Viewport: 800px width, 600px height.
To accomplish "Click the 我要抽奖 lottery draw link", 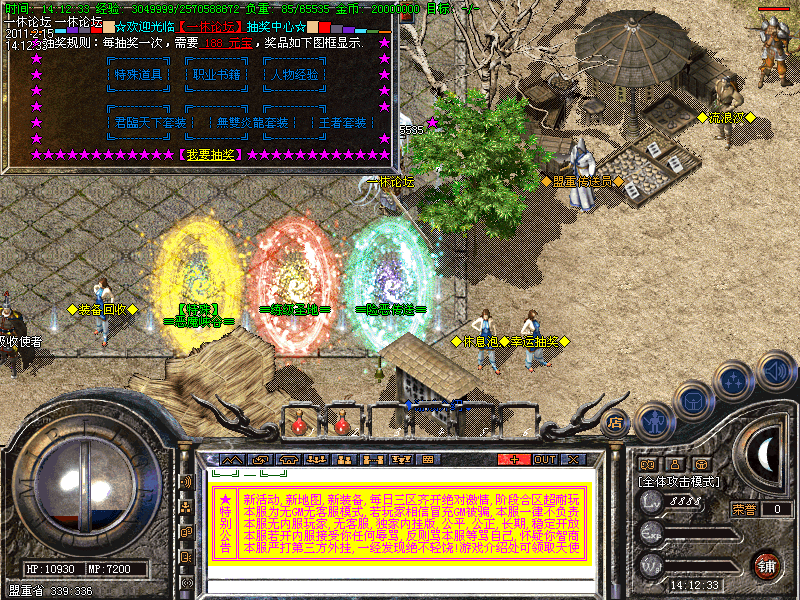I will 210,155.
